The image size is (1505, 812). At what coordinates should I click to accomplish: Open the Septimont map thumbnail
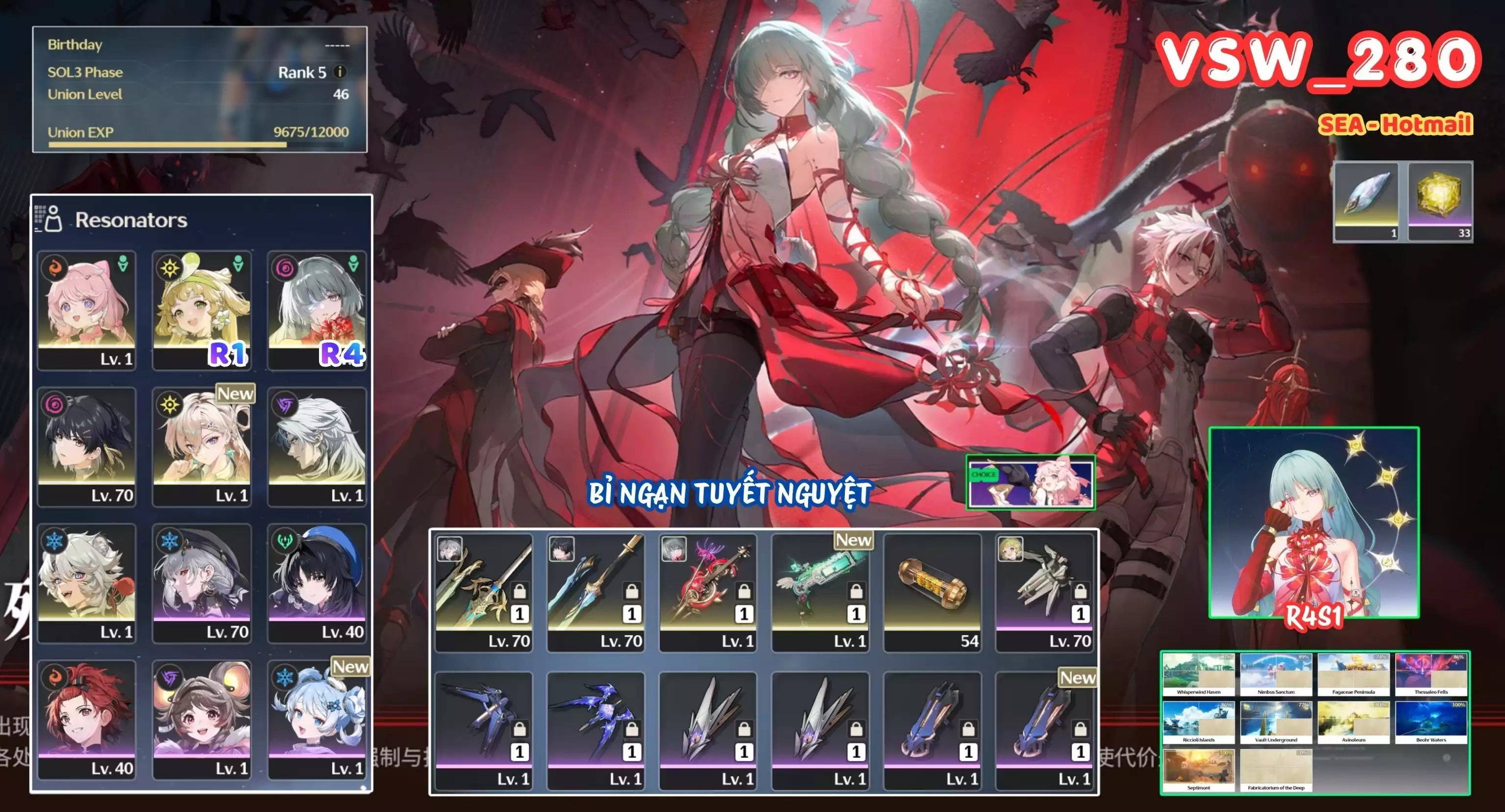pos(1198,770)
